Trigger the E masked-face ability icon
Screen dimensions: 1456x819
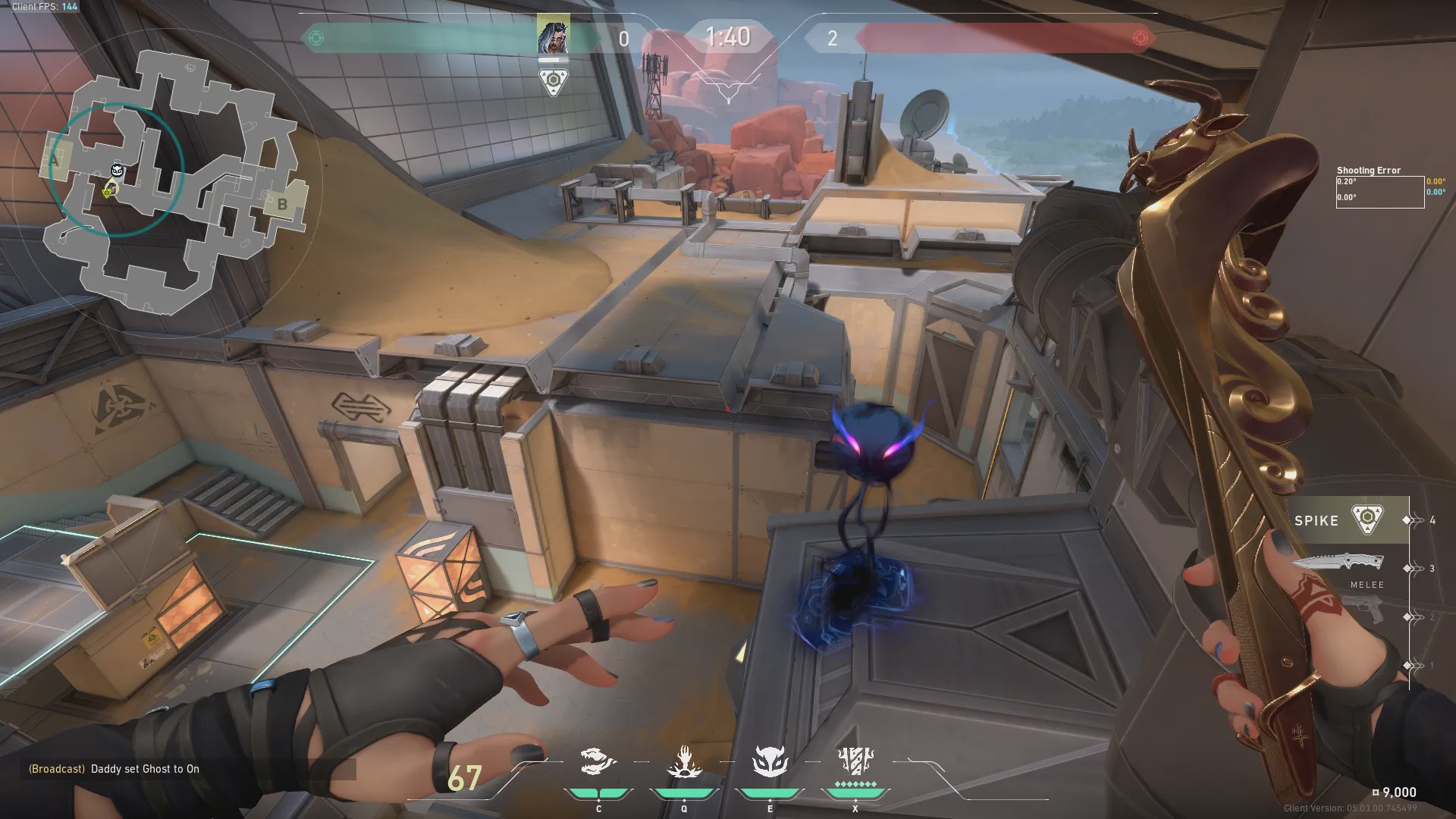click(770, 762)
